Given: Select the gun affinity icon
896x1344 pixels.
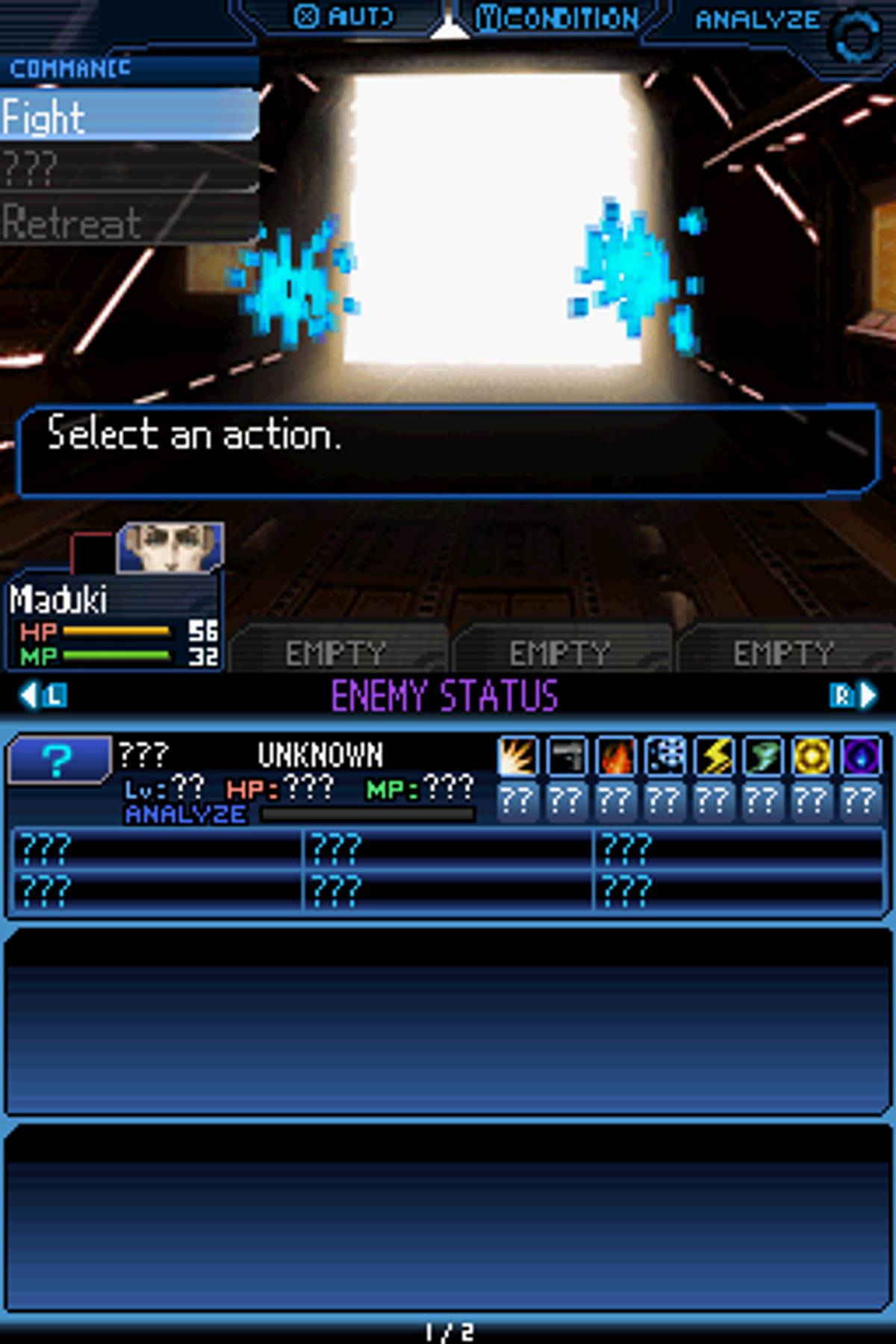Looking at the screenshot, I should (567, 756).
